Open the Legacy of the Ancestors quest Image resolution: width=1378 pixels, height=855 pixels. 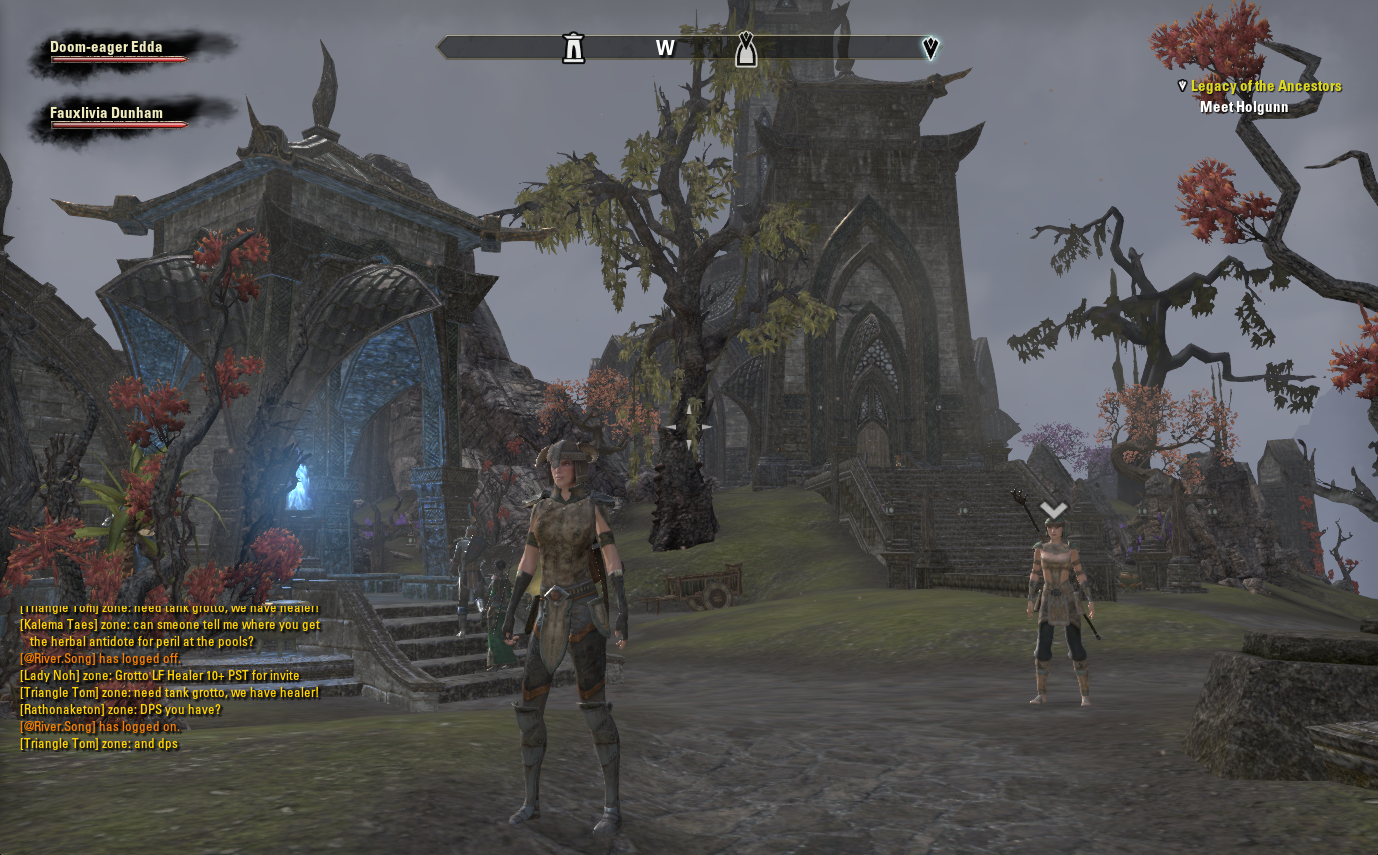pyautogui.click(x=1265, y=86)
